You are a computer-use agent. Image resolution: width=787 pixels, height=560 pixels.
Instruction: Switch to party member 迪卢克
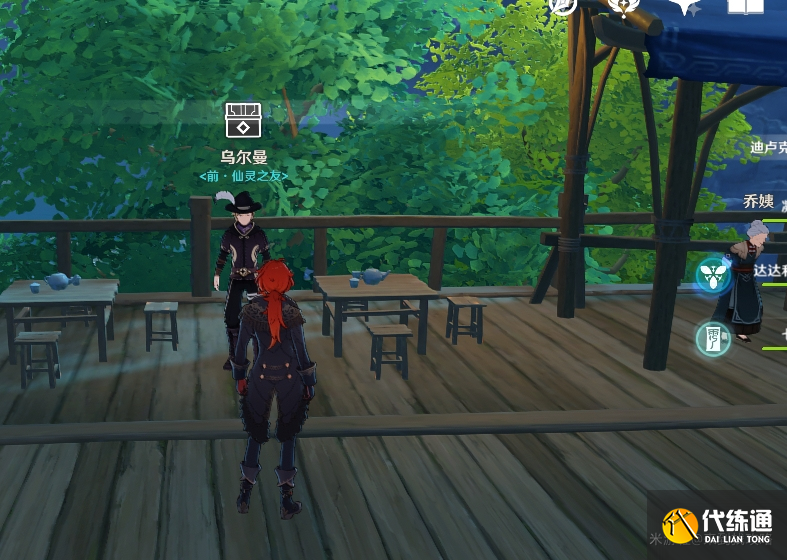tap(768, 147)
